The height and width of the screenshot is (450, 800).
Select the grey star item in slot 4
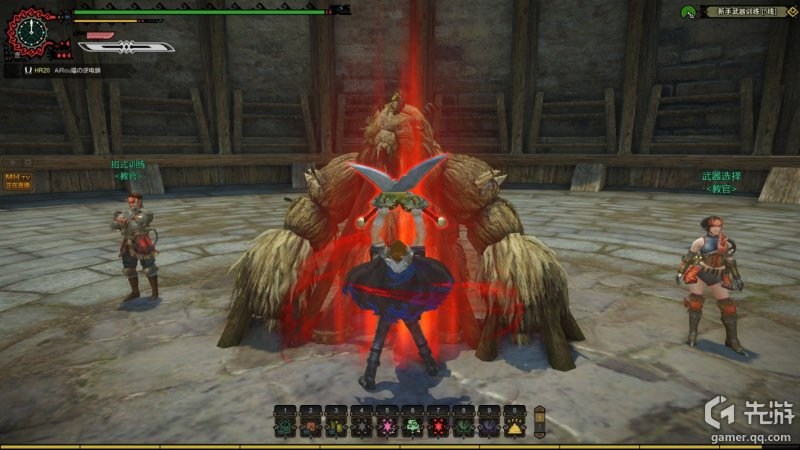(361, 427)
